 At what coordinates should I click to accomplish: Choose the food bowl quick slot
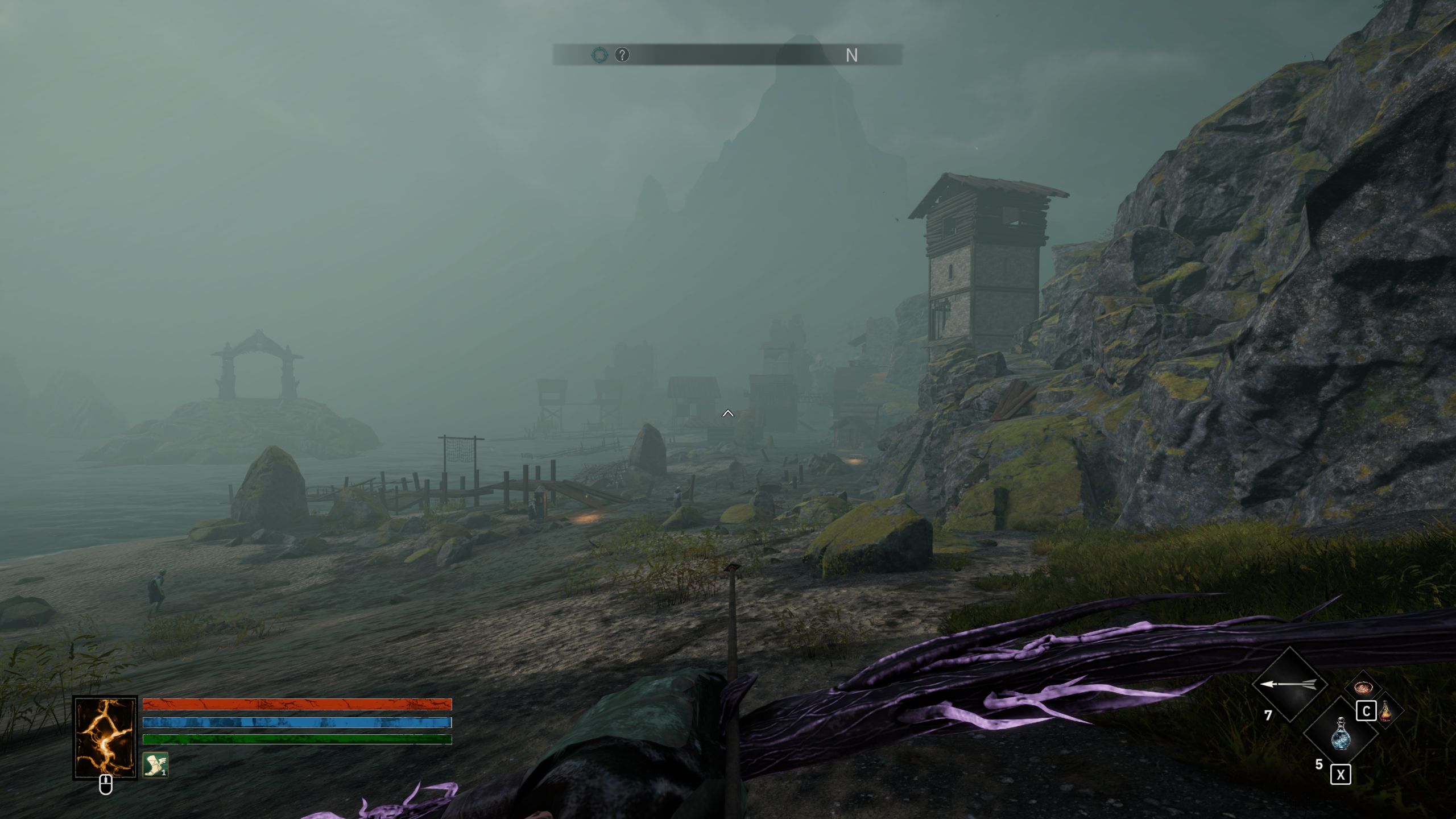(1363, 689)
